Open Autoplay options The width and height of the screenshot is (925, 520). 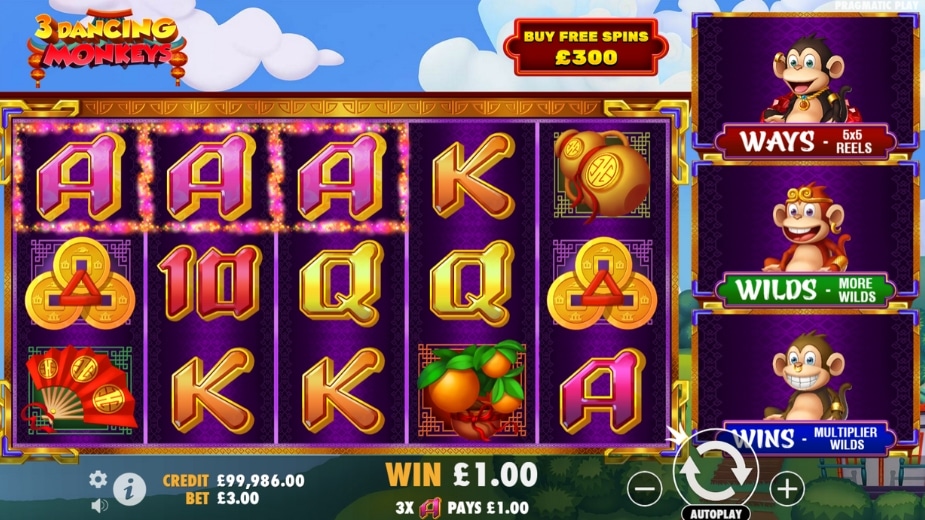tap(715, 513)
